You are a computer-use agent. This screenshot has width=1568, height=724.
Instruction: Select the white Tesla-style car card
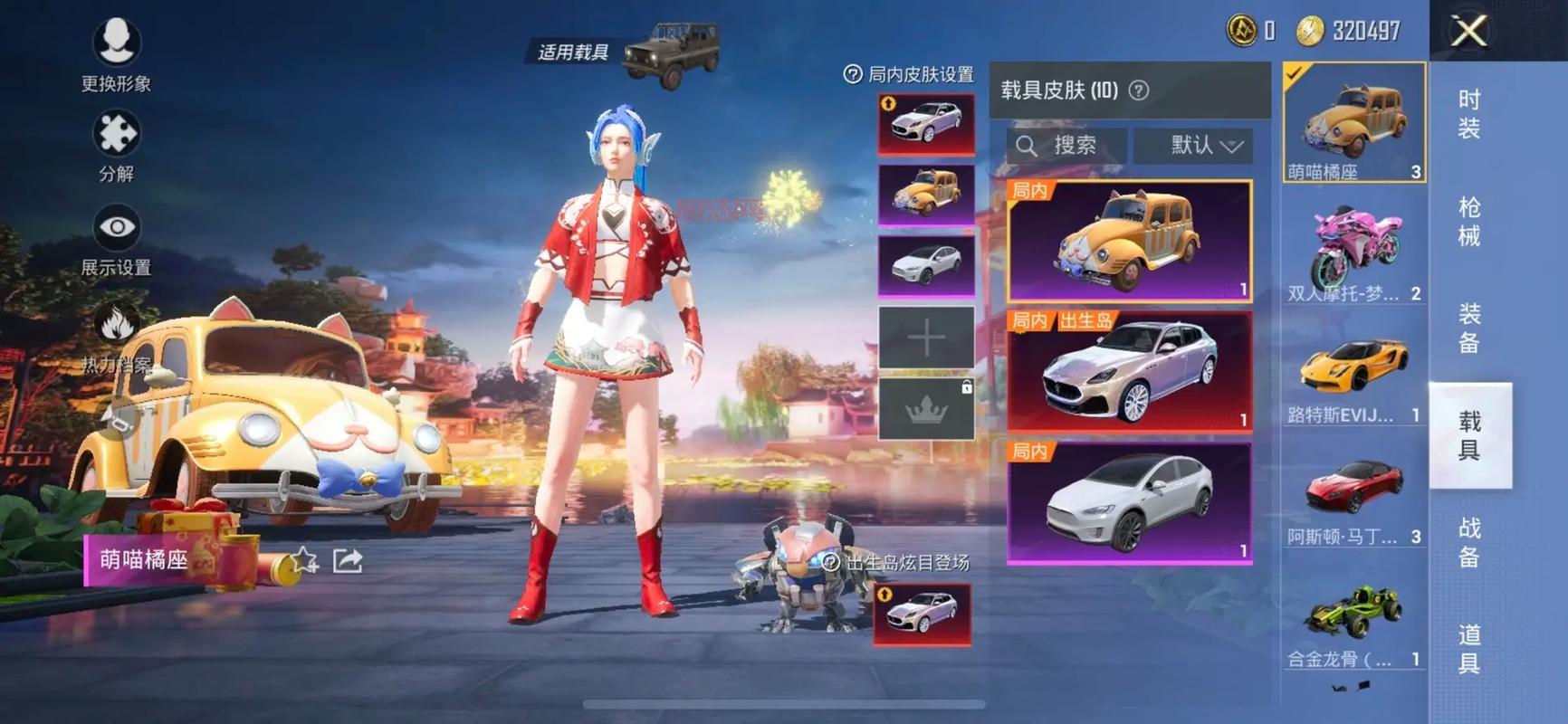coord(1129,503)
